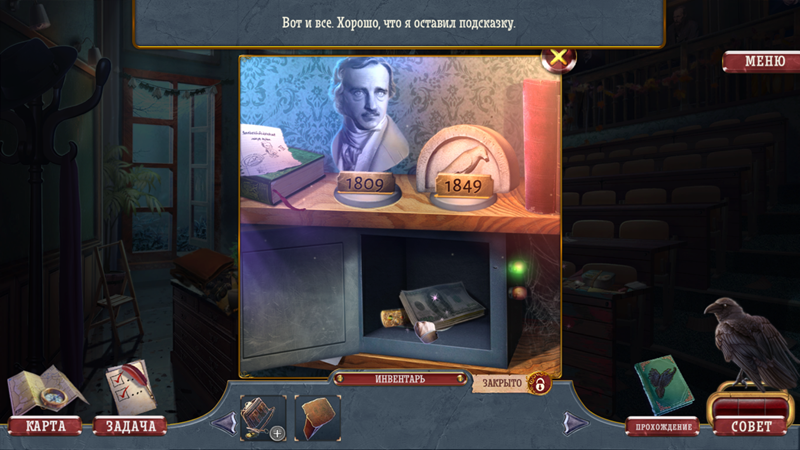This screenshot has height=450, width=800.
Task: Open the walkthrough via ПРОХОЖДЕНИЕ
Action: coord(662,427)
